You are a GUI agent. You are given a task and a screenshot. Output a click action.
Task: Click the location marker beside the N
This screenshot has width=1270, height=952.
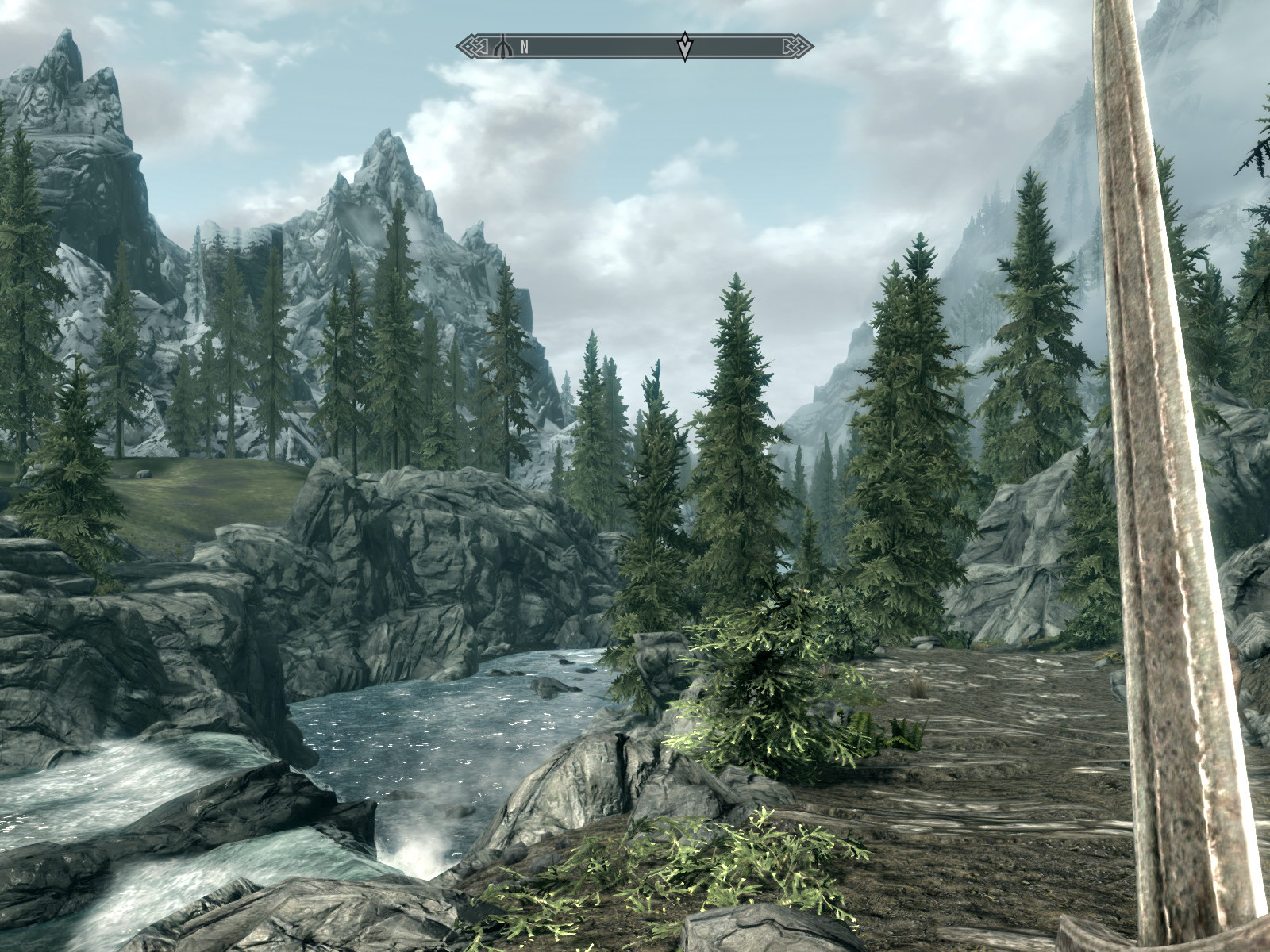click(x=502, y=47)
